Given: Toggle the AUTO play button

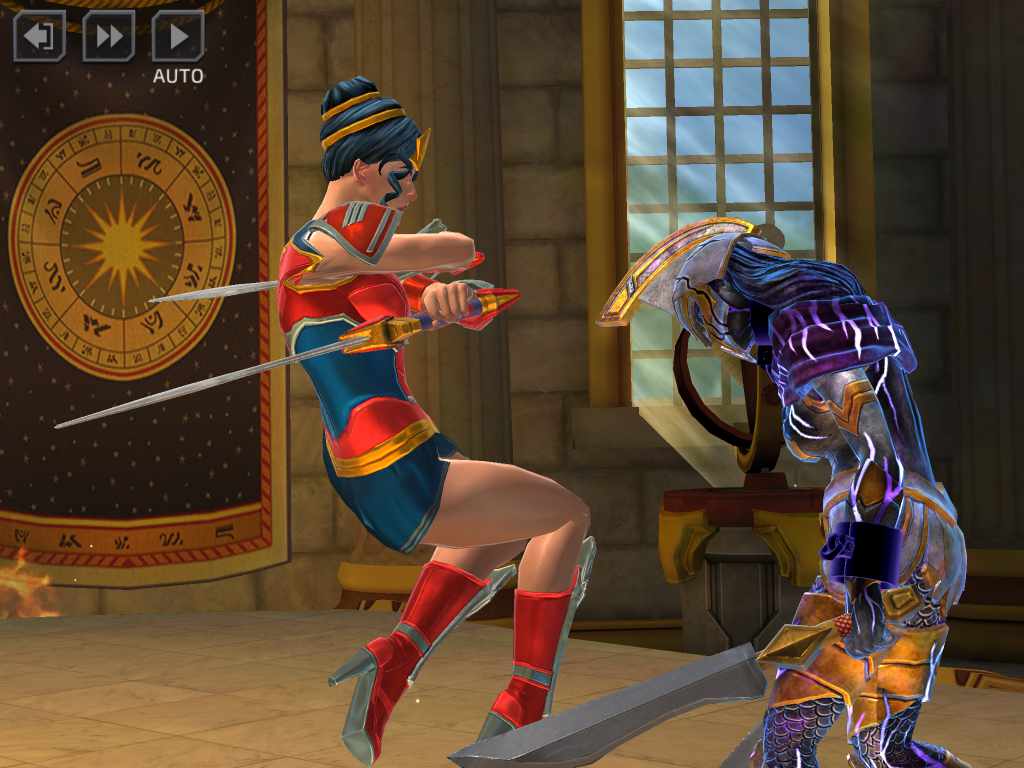Looking at the screenshot, I should [178, 37].
